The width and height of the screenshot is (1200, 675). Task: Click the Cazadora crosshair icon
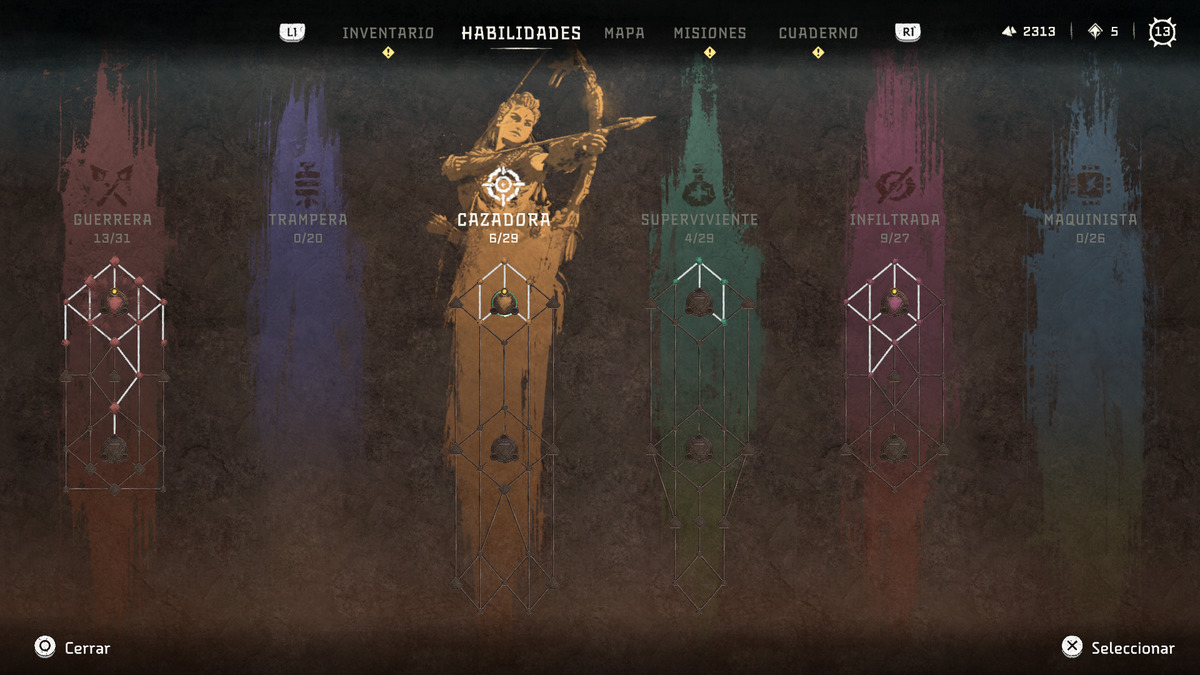click(x=503, y=185)
